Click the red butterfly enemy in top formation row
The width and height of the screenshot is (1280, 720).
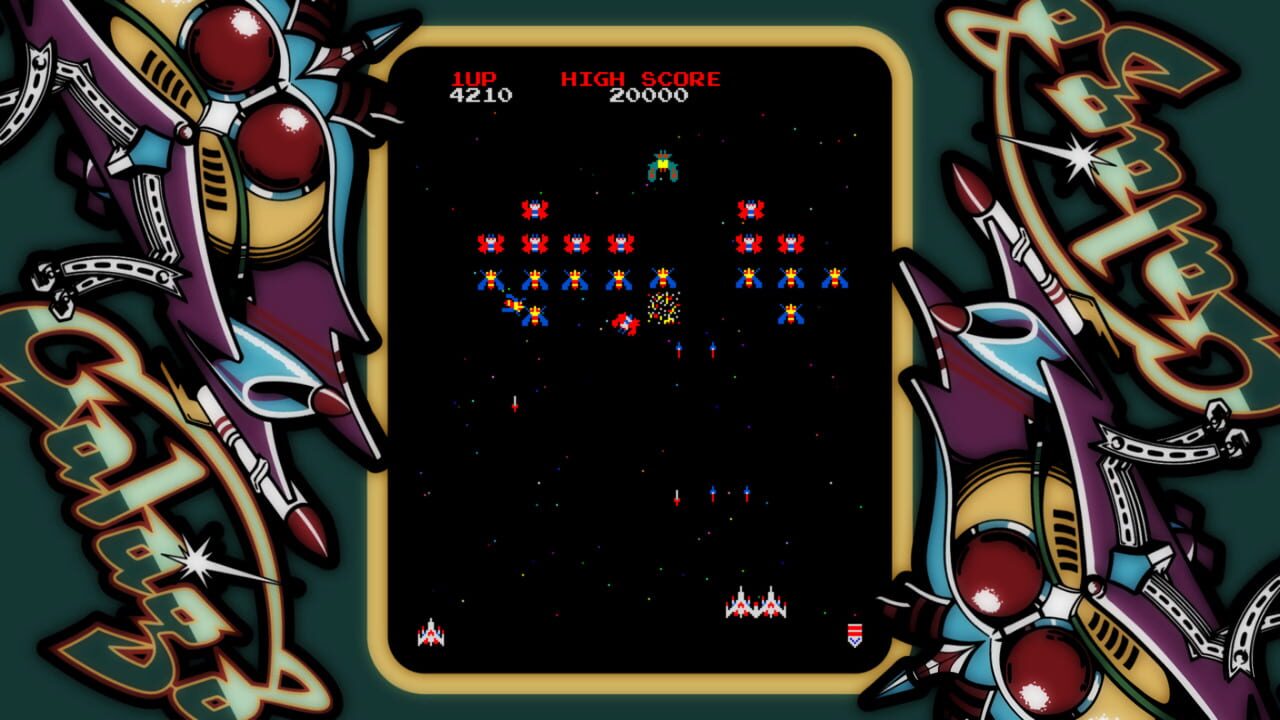point(535,209)
